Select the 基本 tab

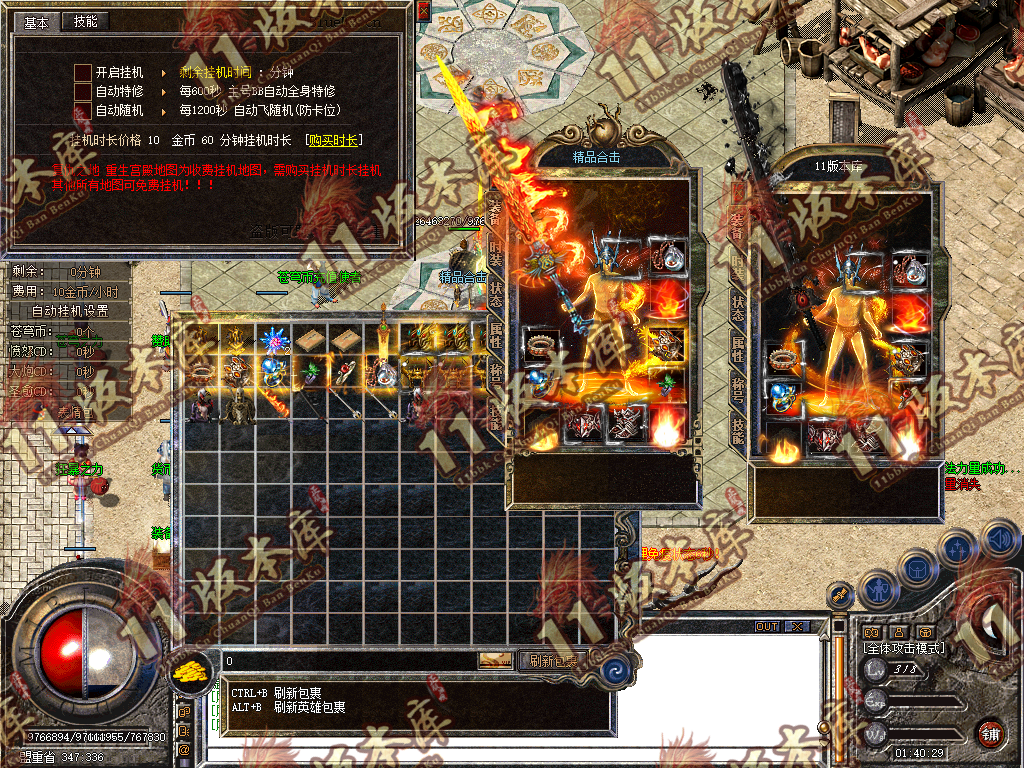pyautogui.click(x=36, y=21)
